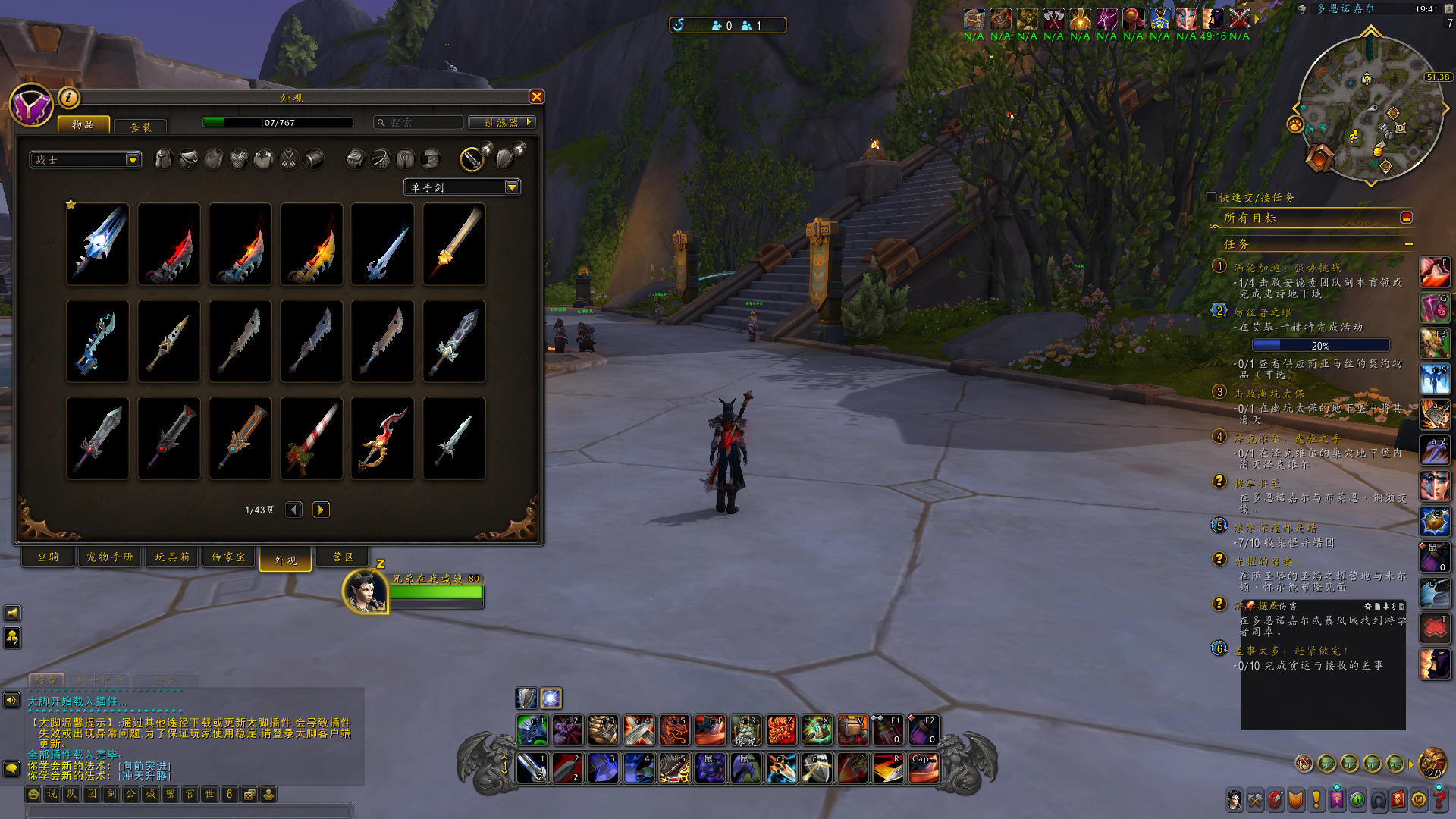Select the head slot helmet icon
This screenshot has height=819, width=1456.
click(x=163, y=158)
